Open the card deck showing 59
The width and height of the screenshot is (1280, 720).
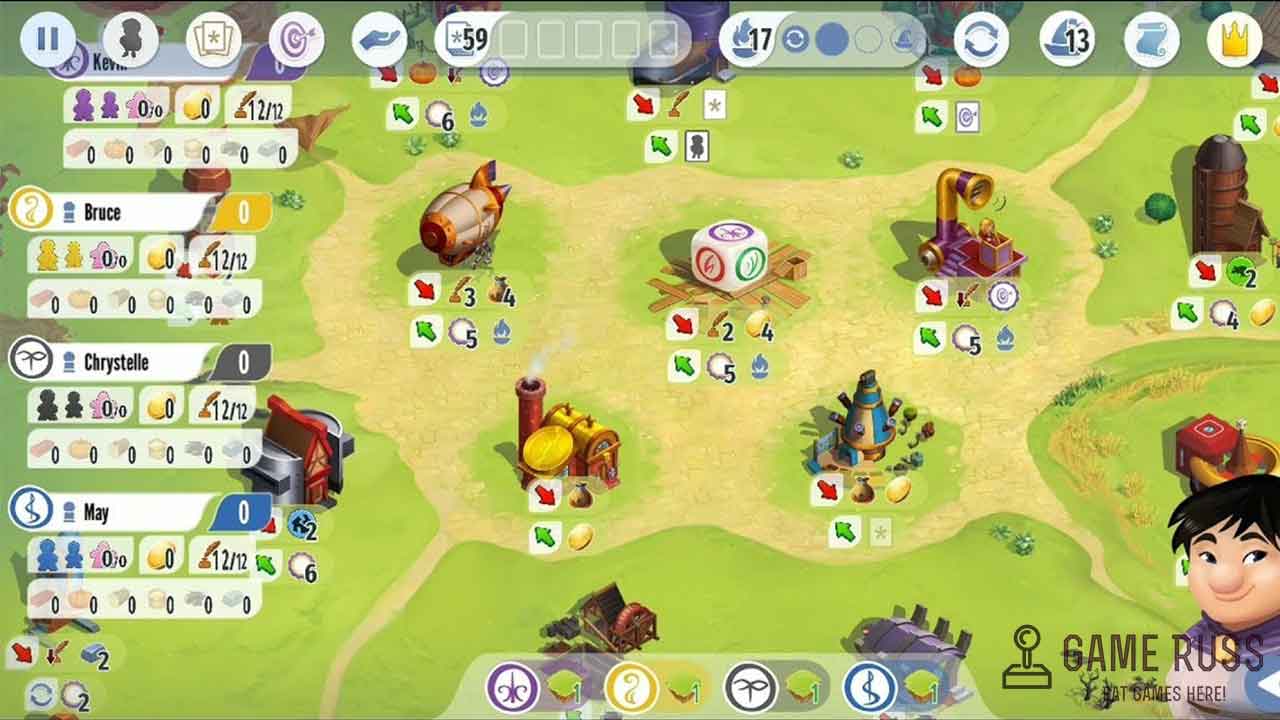(x=466, y=40)
